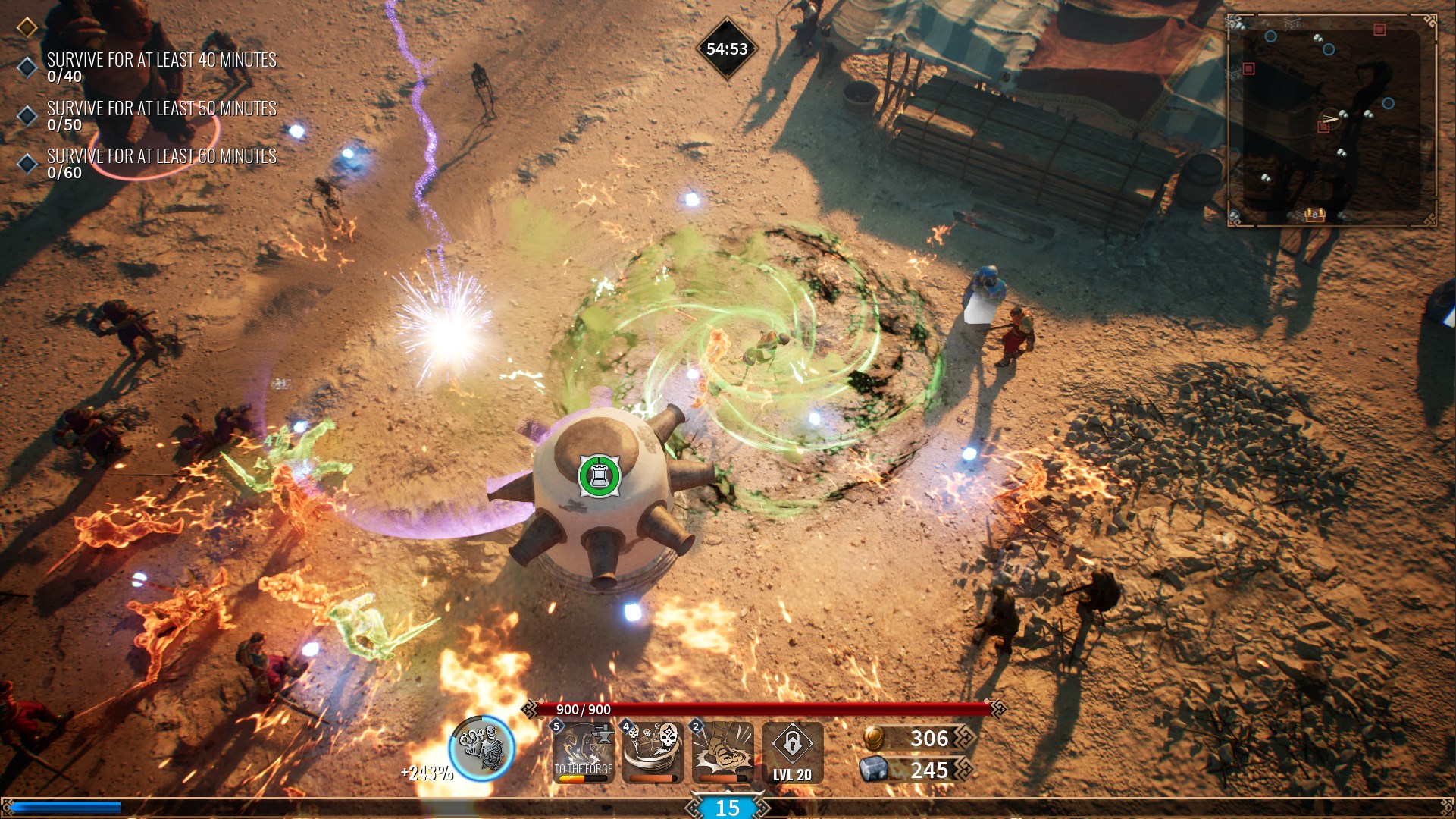Select the Survive 60 Minutes objective

tap(161, 163)
